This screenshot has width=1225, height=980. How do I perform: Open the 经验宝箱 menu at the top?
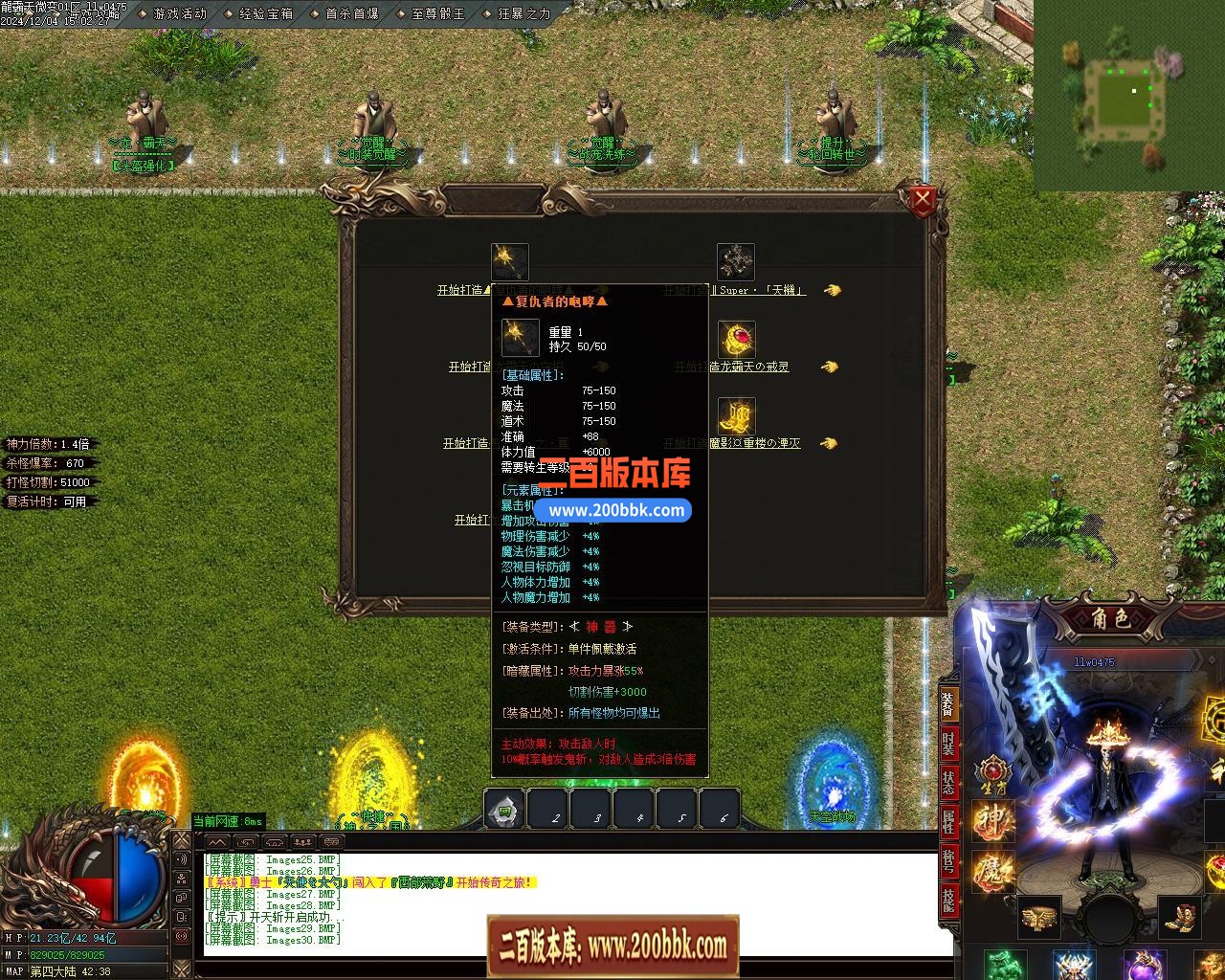[x=265, y=14]
